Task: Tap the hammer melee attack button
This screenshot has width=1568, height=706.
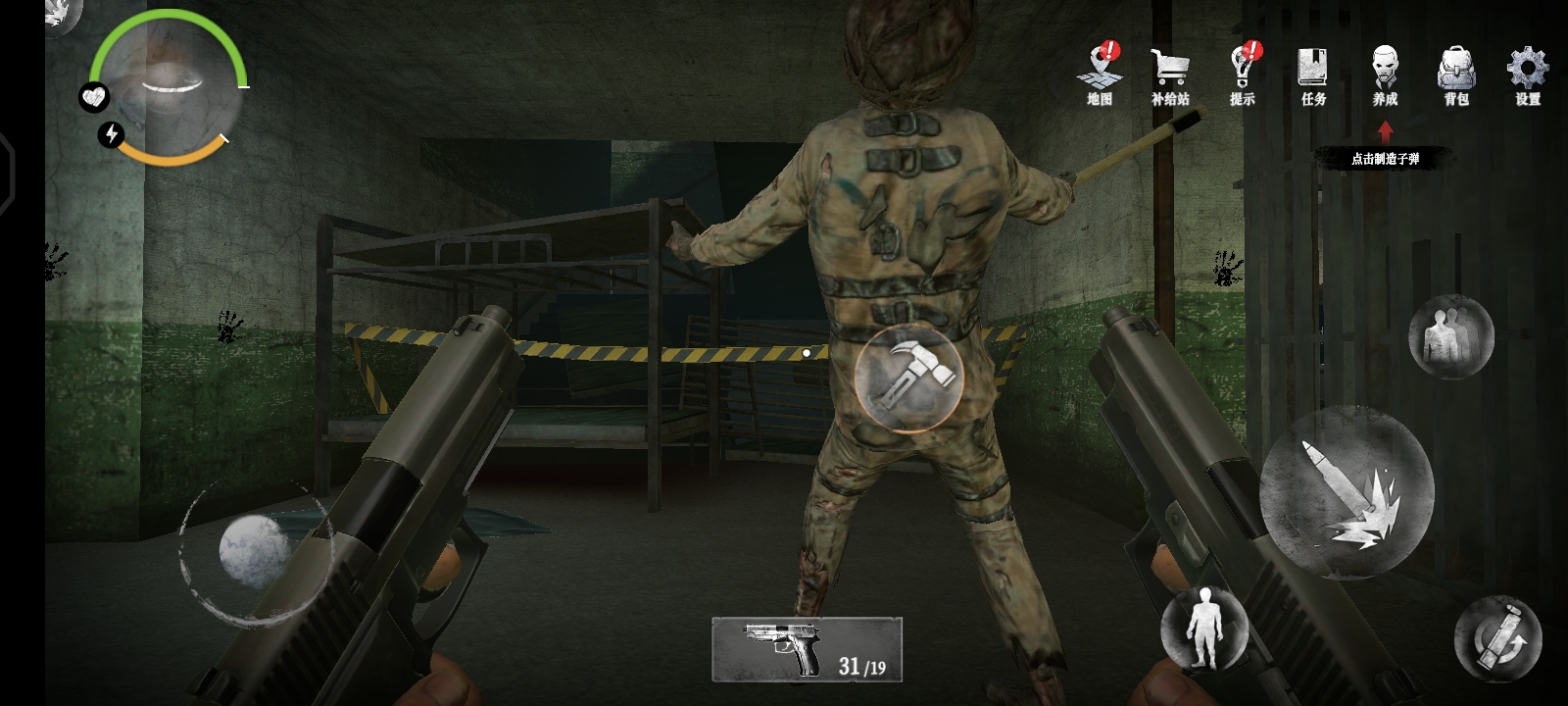Action: point(908,377)
